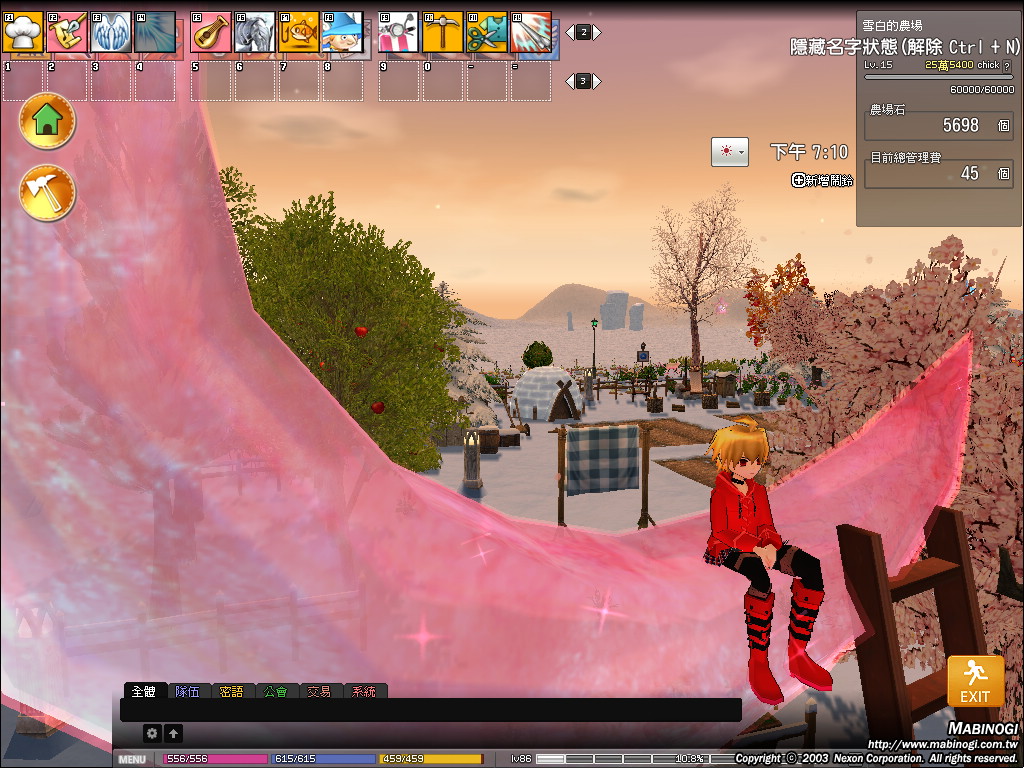Use the lute instrument skill

pos(210,32)
